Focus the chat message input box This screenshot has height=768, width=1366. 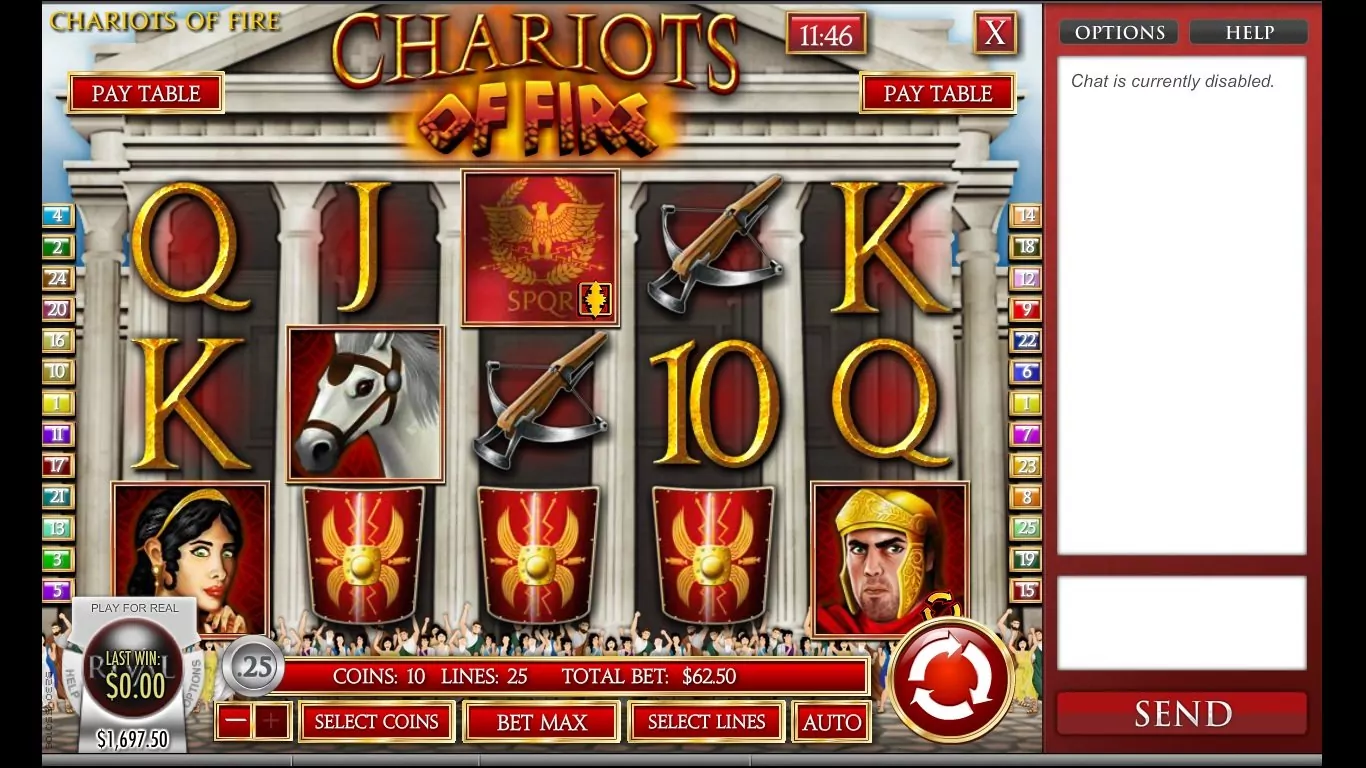[1181, 622]
